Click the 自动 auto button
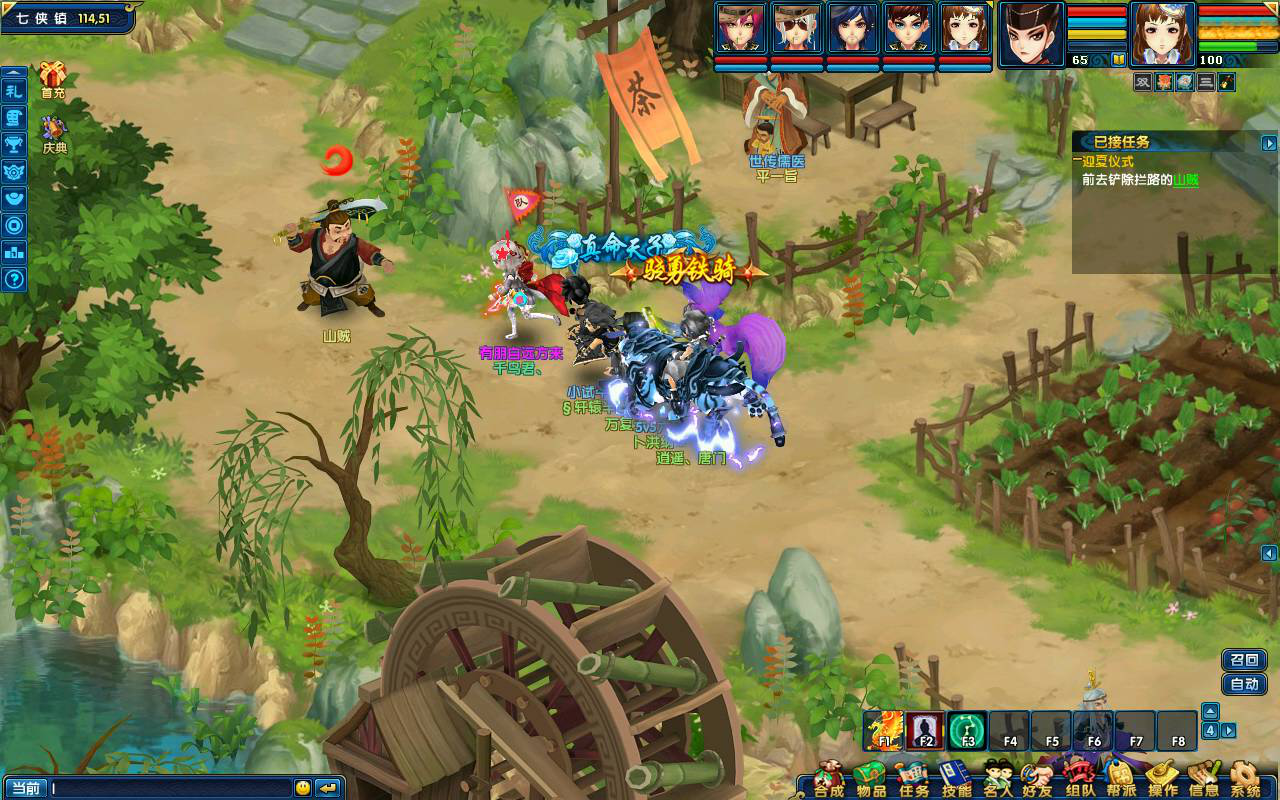 (1244, 685)
